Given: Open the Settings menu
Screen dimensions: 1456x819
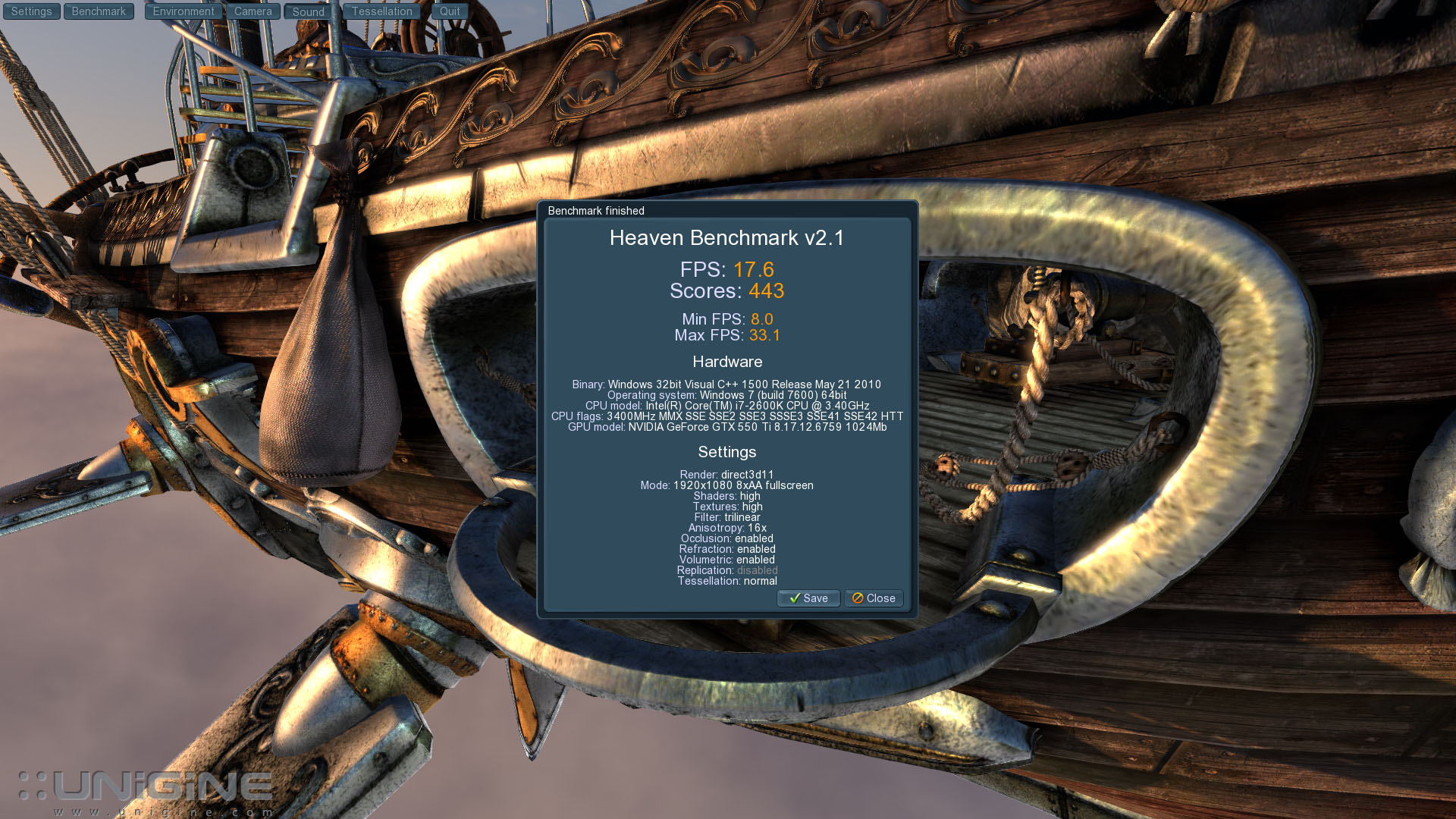Looking at the screenshot, I should (x=31, y=11).
